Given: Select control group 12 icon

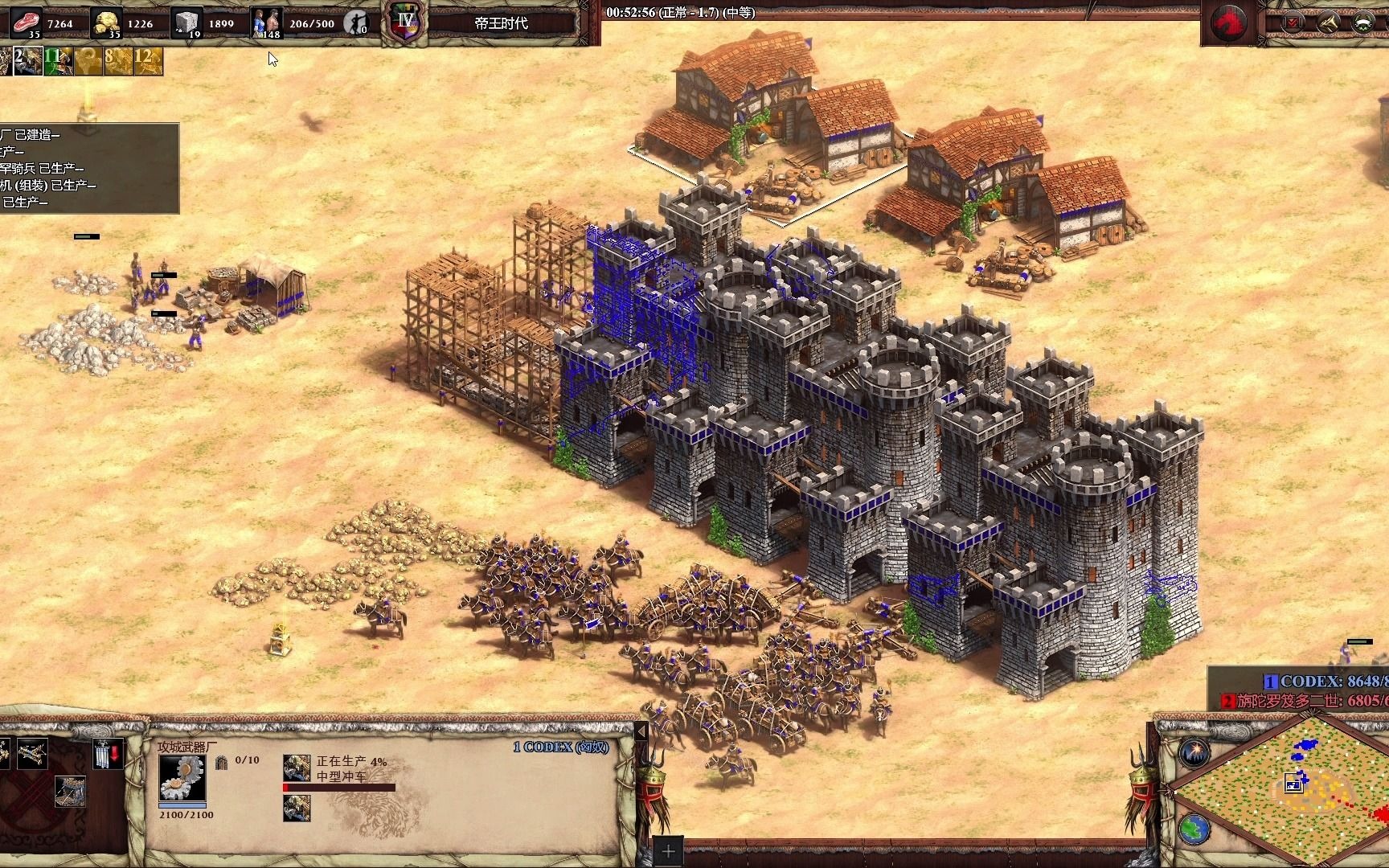Looking at the screenshot, I should point(148,61).
